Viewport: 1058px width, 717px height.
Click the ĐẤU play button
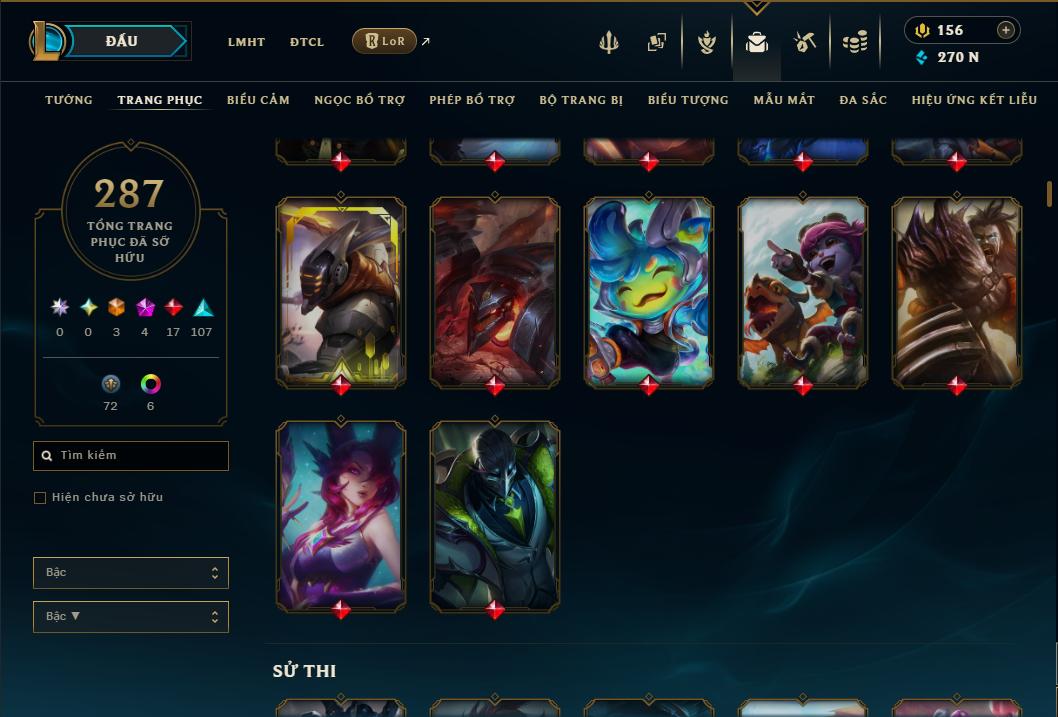(122, 41)
